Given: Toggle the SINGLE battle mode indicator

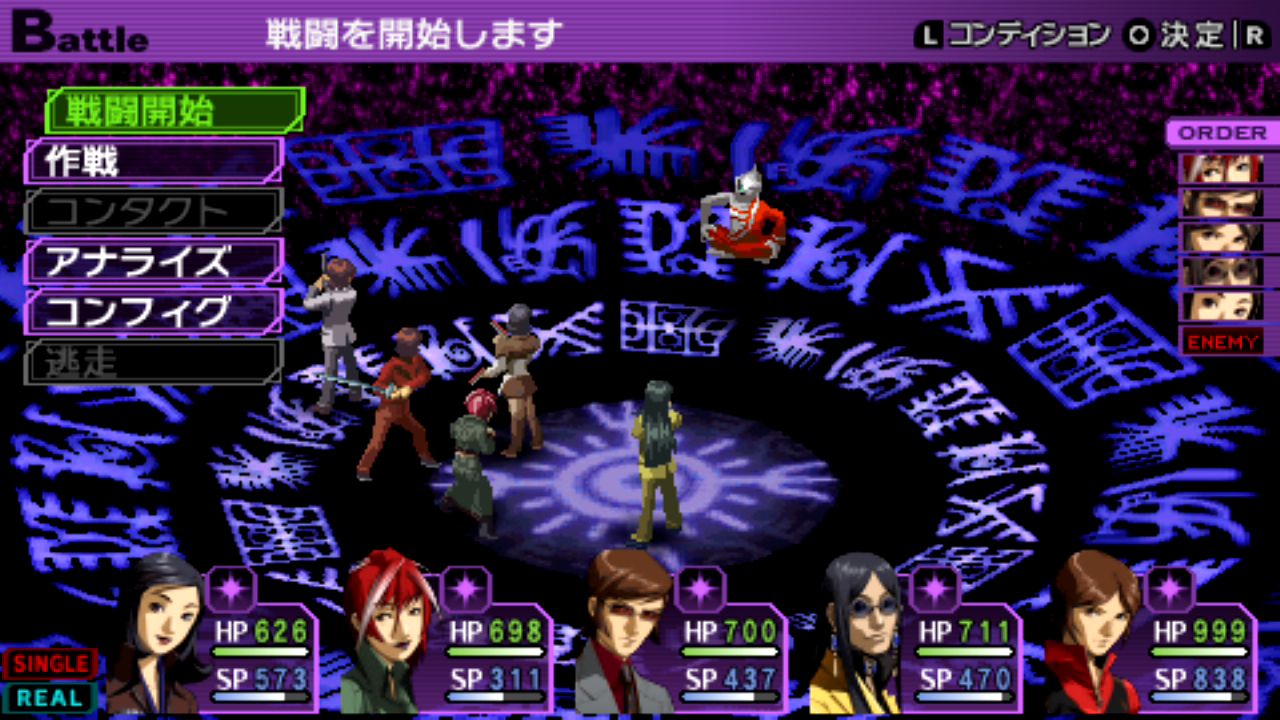Looking at the screenshot, I should 49,664.
